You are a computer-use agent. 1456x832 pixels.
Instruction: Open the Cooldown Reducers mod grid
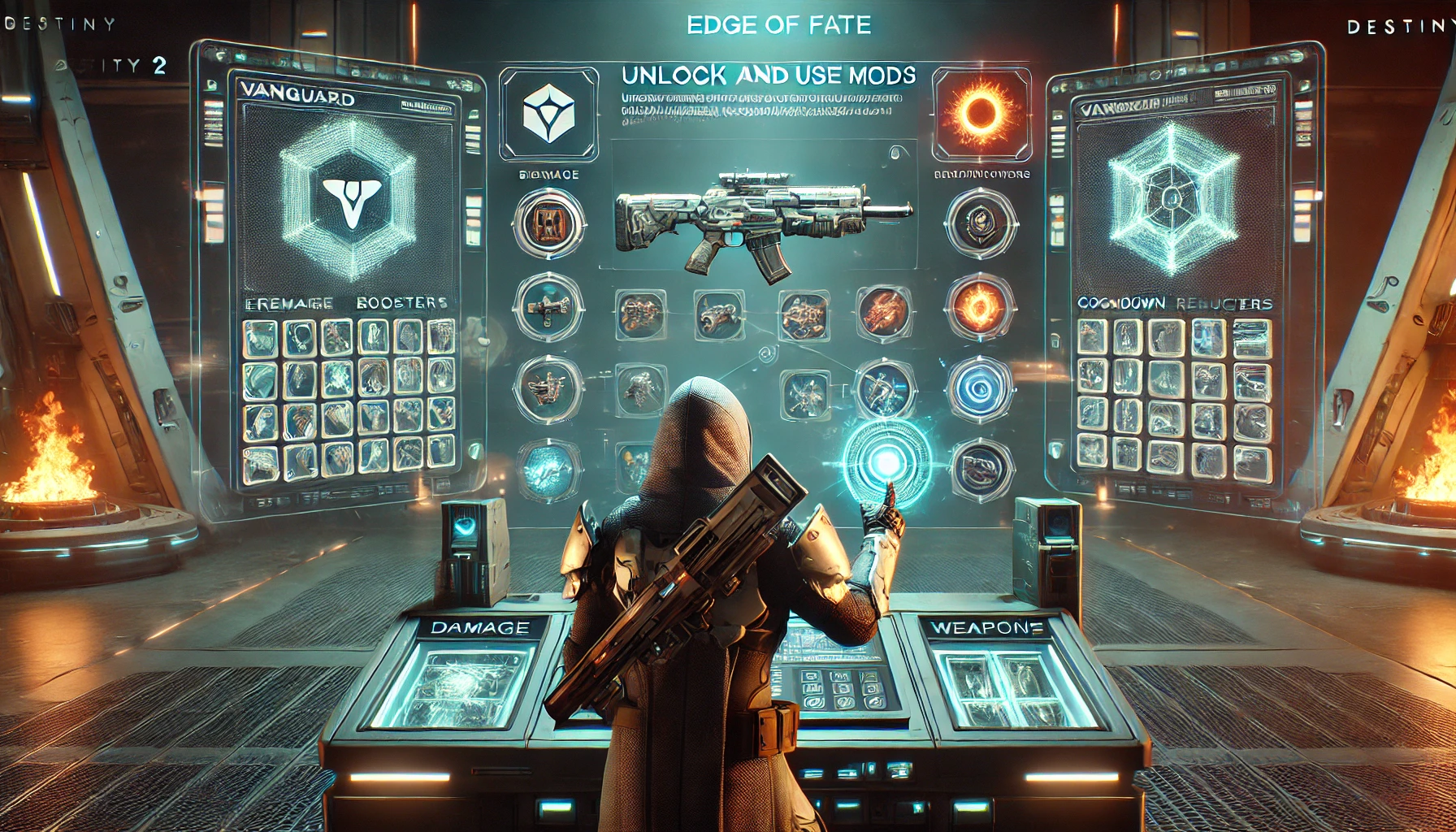click(1173, 398)
